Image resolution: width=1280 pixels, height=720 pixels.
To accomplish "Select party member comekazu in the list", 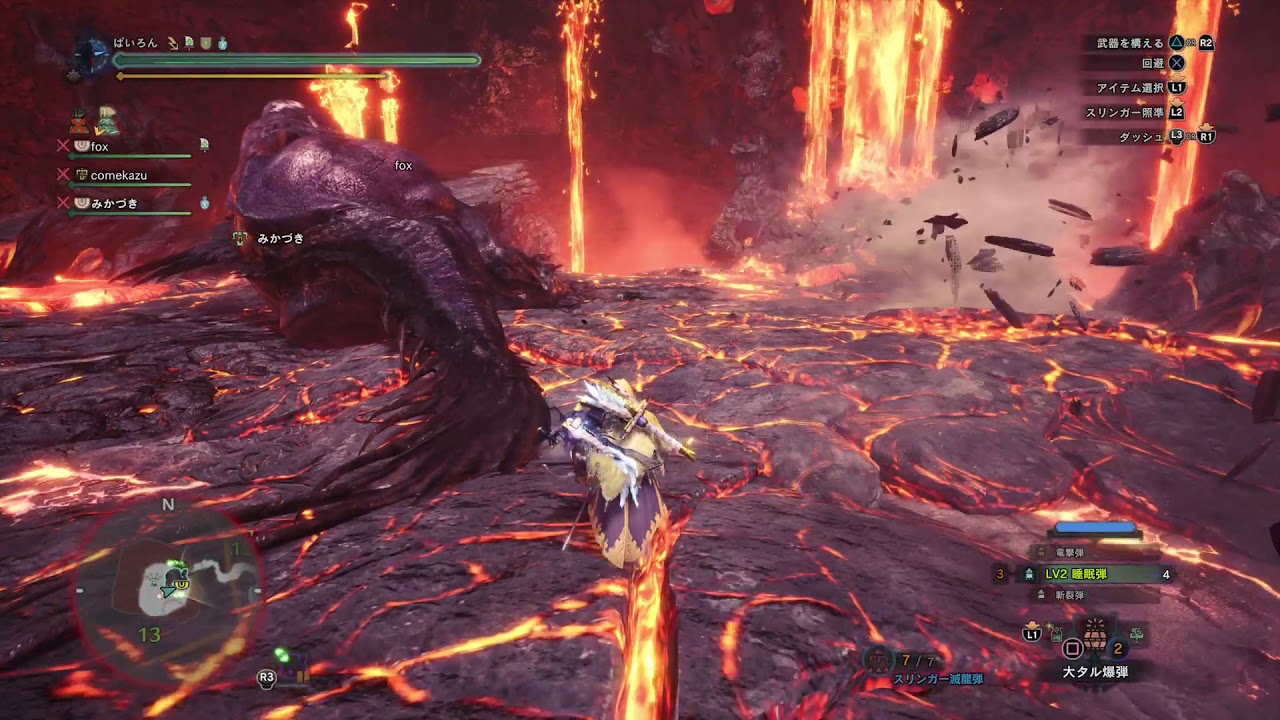I will 118,175.
